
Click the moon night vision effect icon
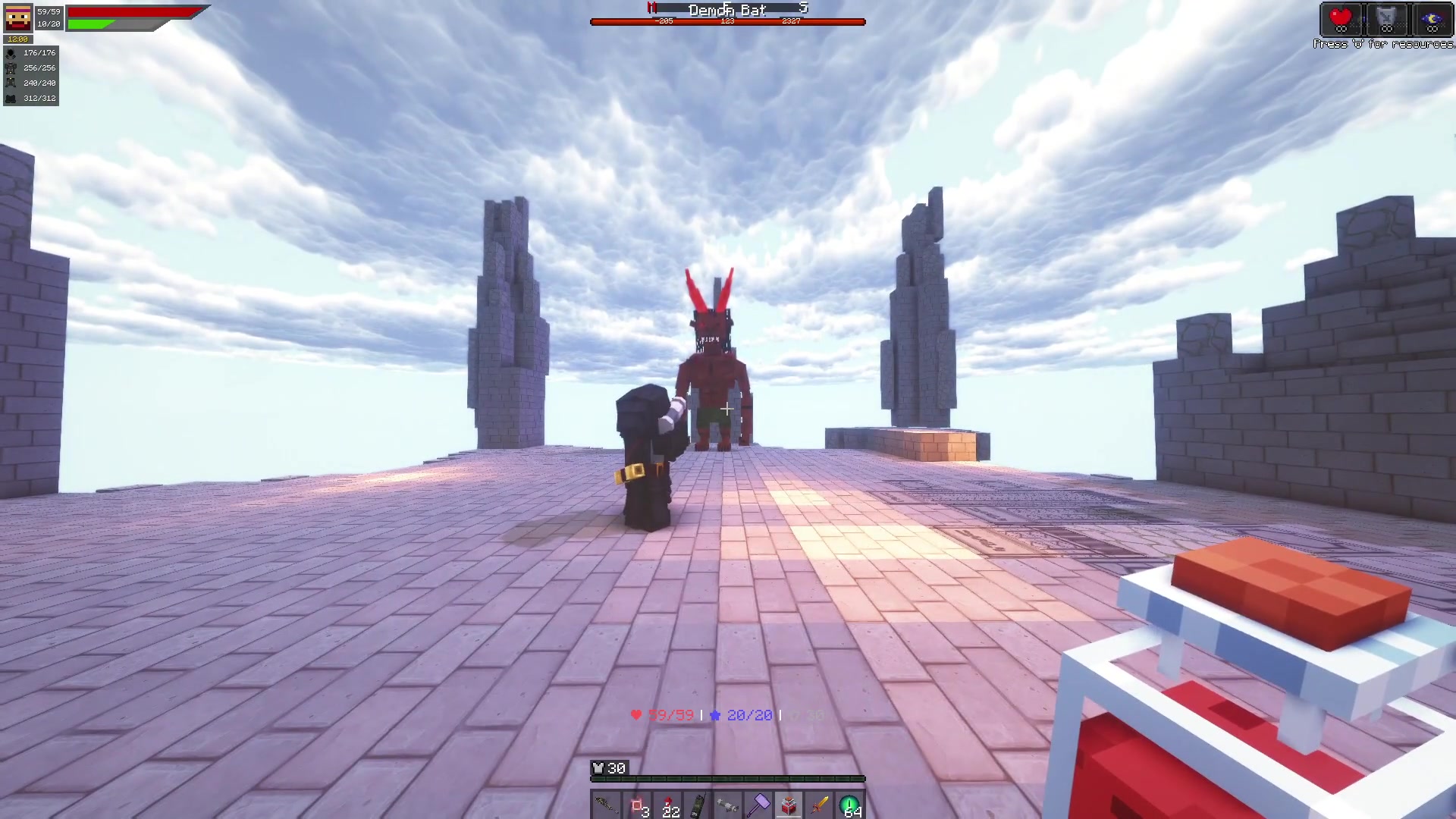(1432, 19)
